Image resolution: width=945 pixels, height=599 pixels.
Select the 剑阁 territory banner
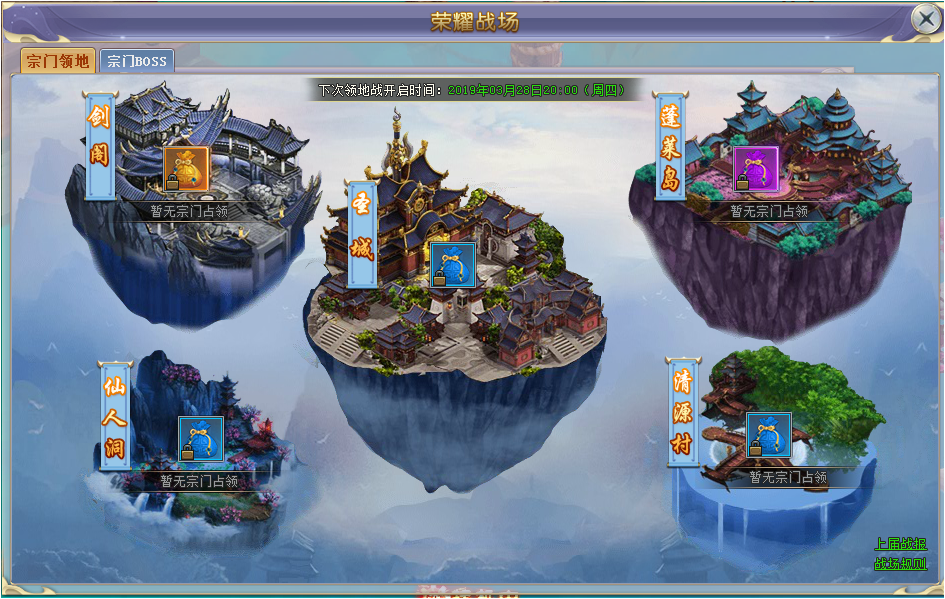point(100,143)
